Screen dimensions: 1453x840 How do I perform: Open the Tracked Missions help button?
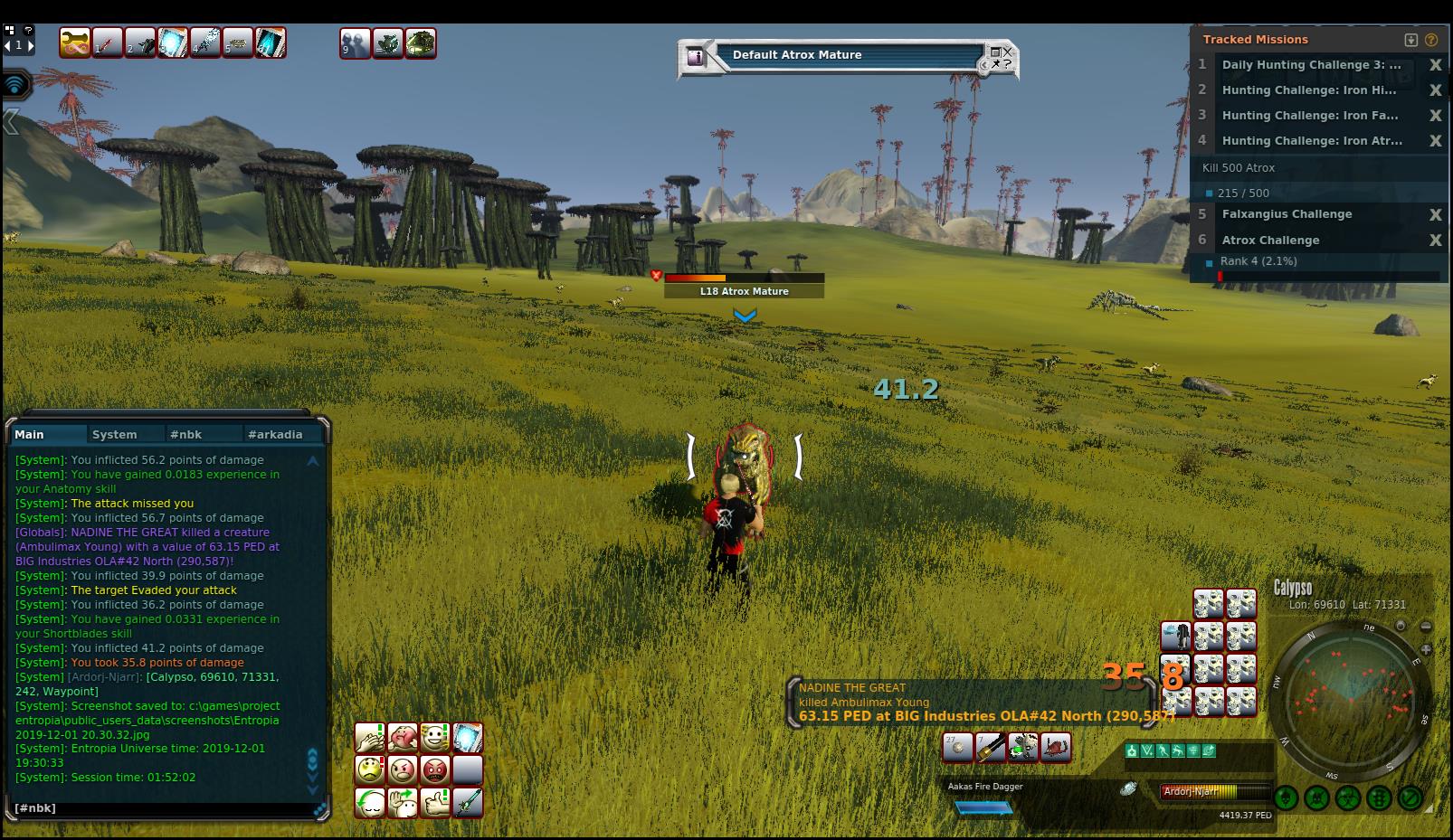click(1431, 40)
